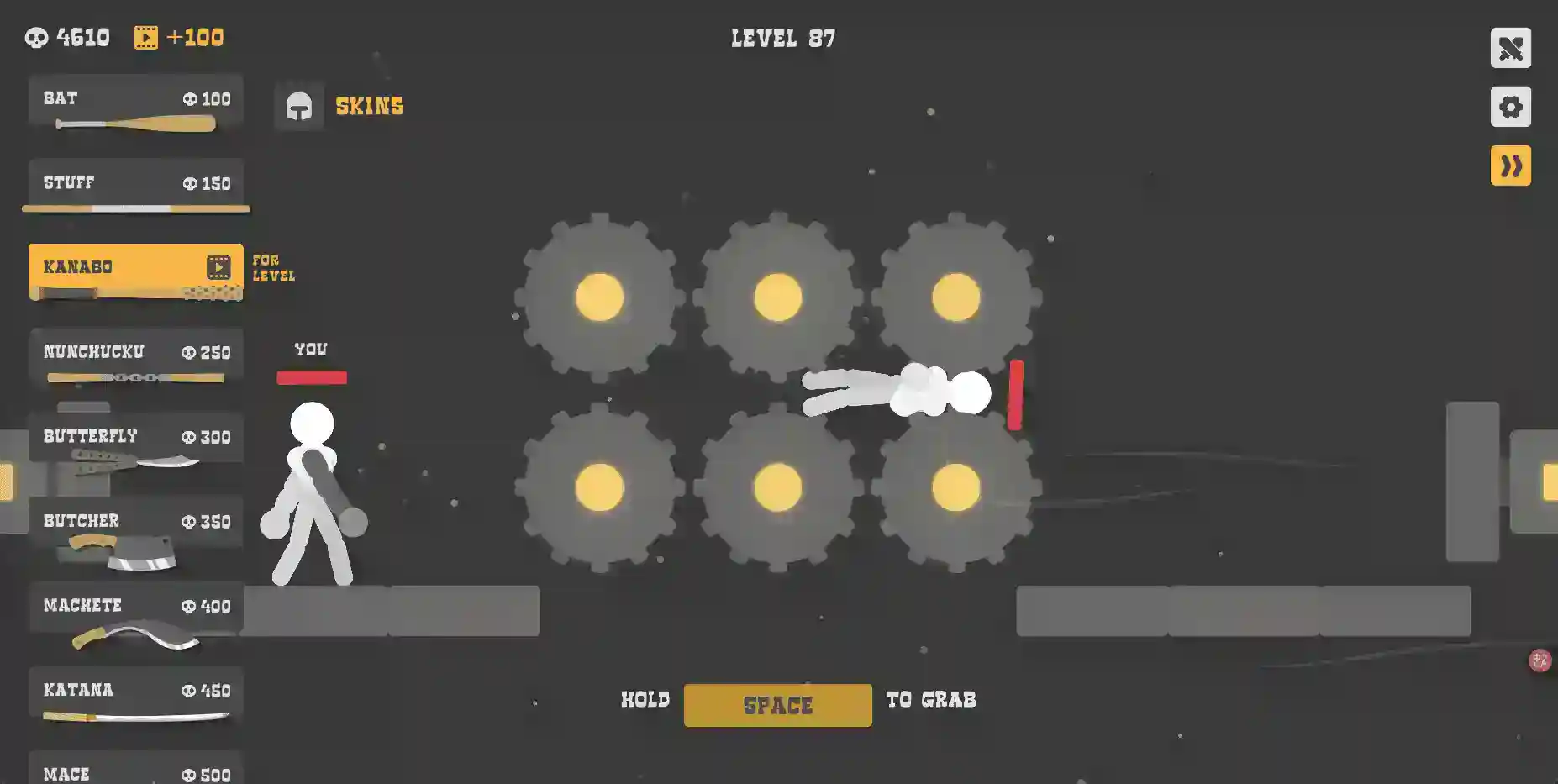The width and height of the screenshot is (1558, 784).
Task: Toggle fullscreen with crossed arrows icon
Action: (x=1510, y=48)
